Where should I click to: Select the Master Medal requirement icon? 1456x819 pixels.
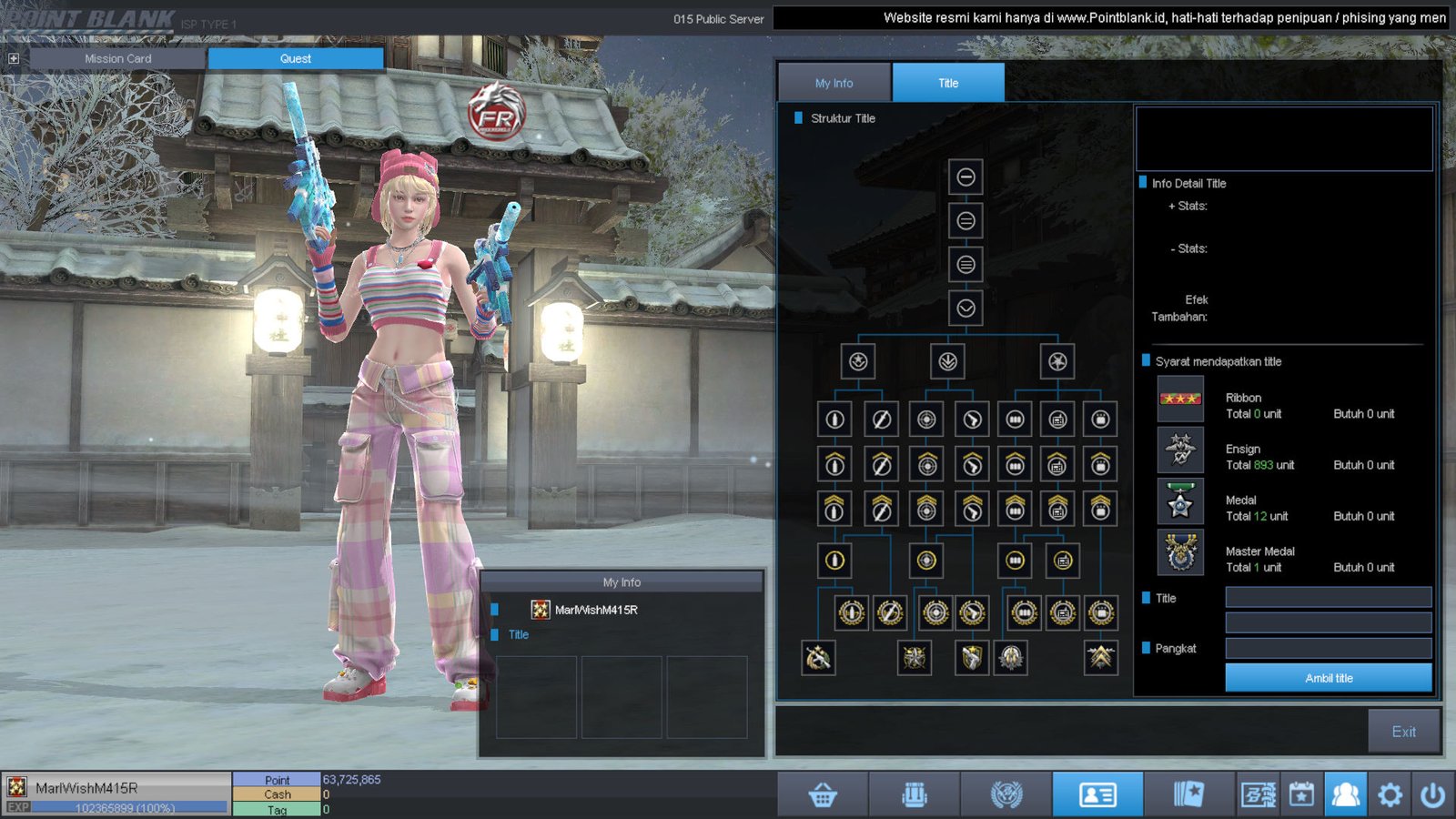1180,552
